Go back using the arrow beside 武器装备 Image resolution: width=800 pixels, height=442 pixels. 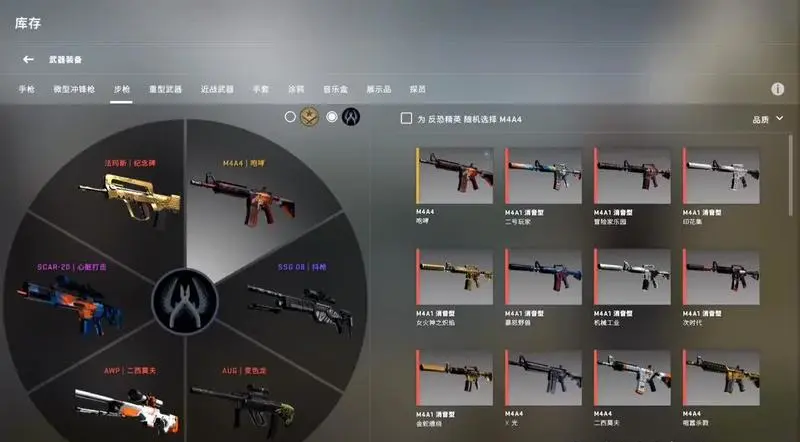(28, 60)
